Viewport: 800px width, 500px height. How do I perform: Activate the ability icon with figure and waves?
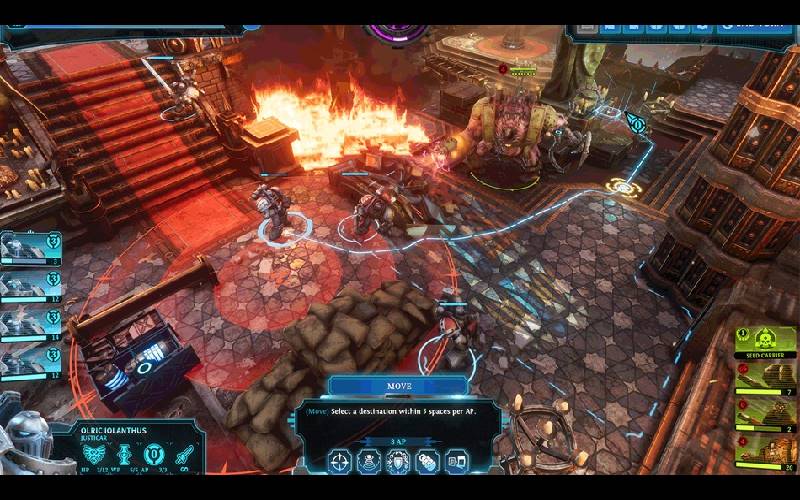(369, 462)
